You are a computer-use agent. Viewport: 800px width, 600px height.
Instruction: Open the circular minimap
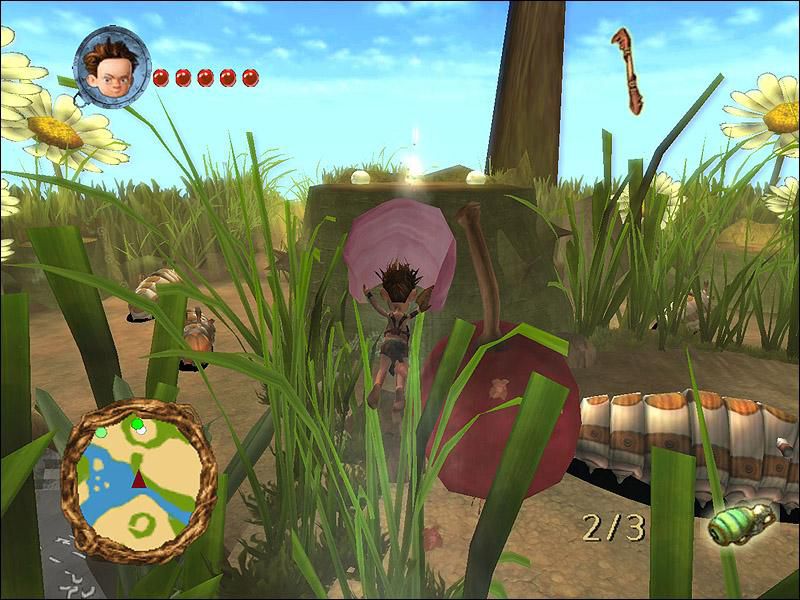139,478
